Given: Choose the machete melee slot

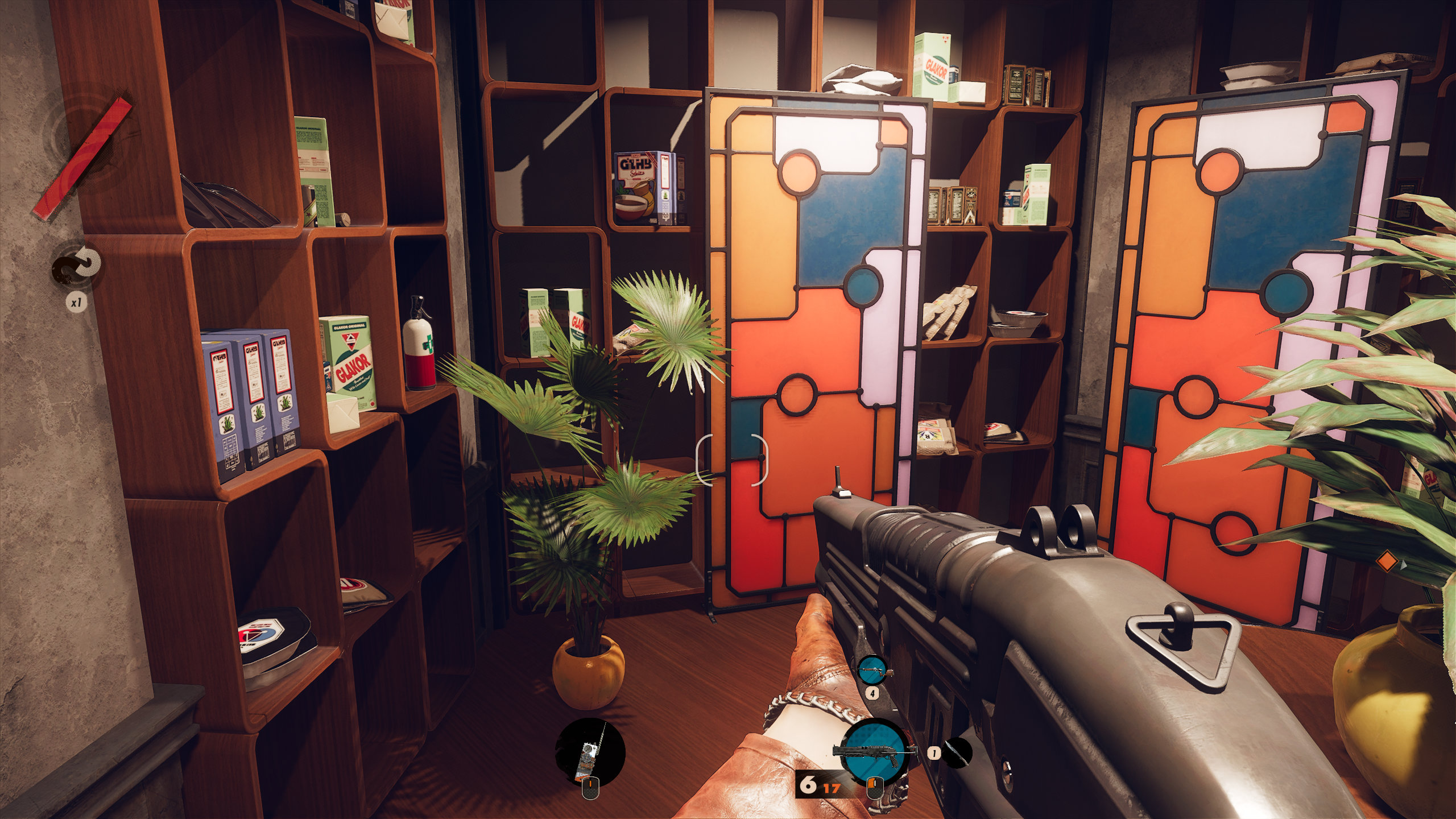Looking at the screenshot, I should click(956, 752).
